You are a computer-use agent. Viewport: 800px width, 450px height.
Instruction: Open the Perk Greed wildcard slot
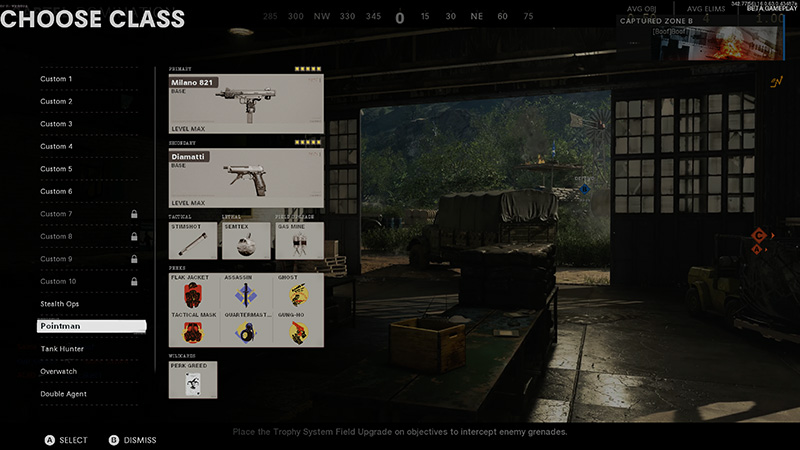[x=193, y=381]
